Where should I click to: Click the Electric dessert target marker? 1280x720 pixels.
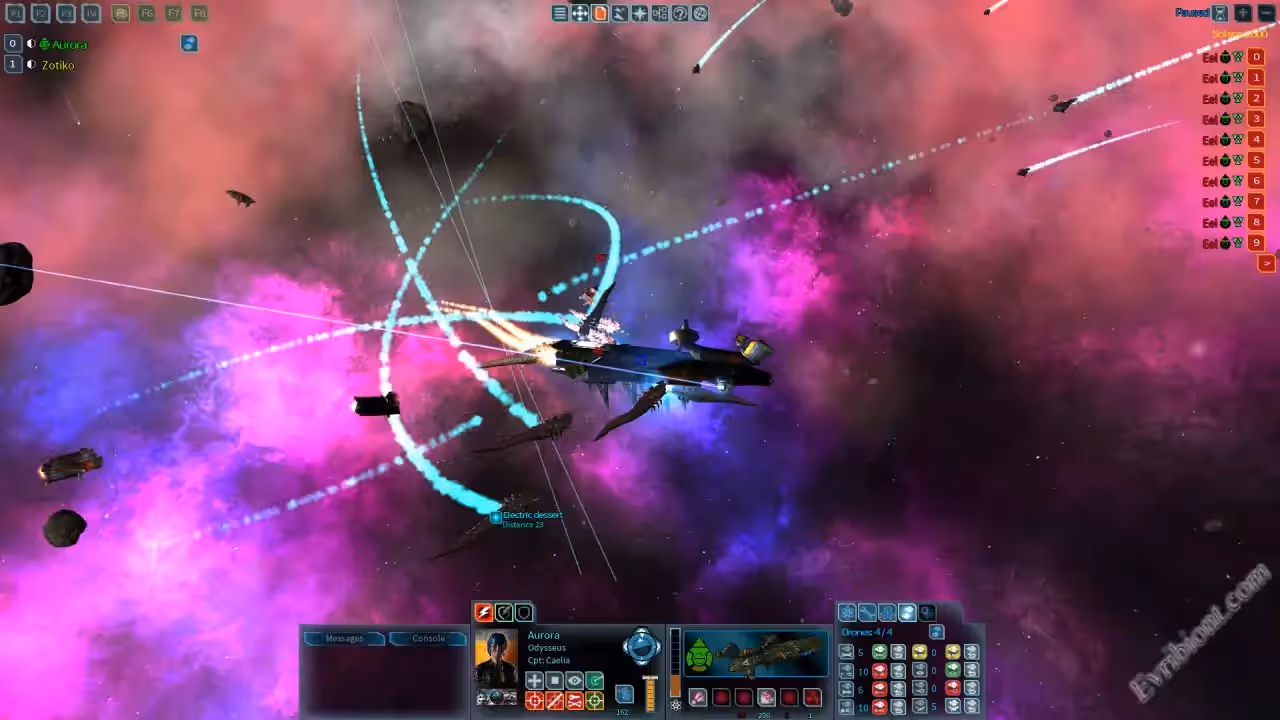pos(495,517)
